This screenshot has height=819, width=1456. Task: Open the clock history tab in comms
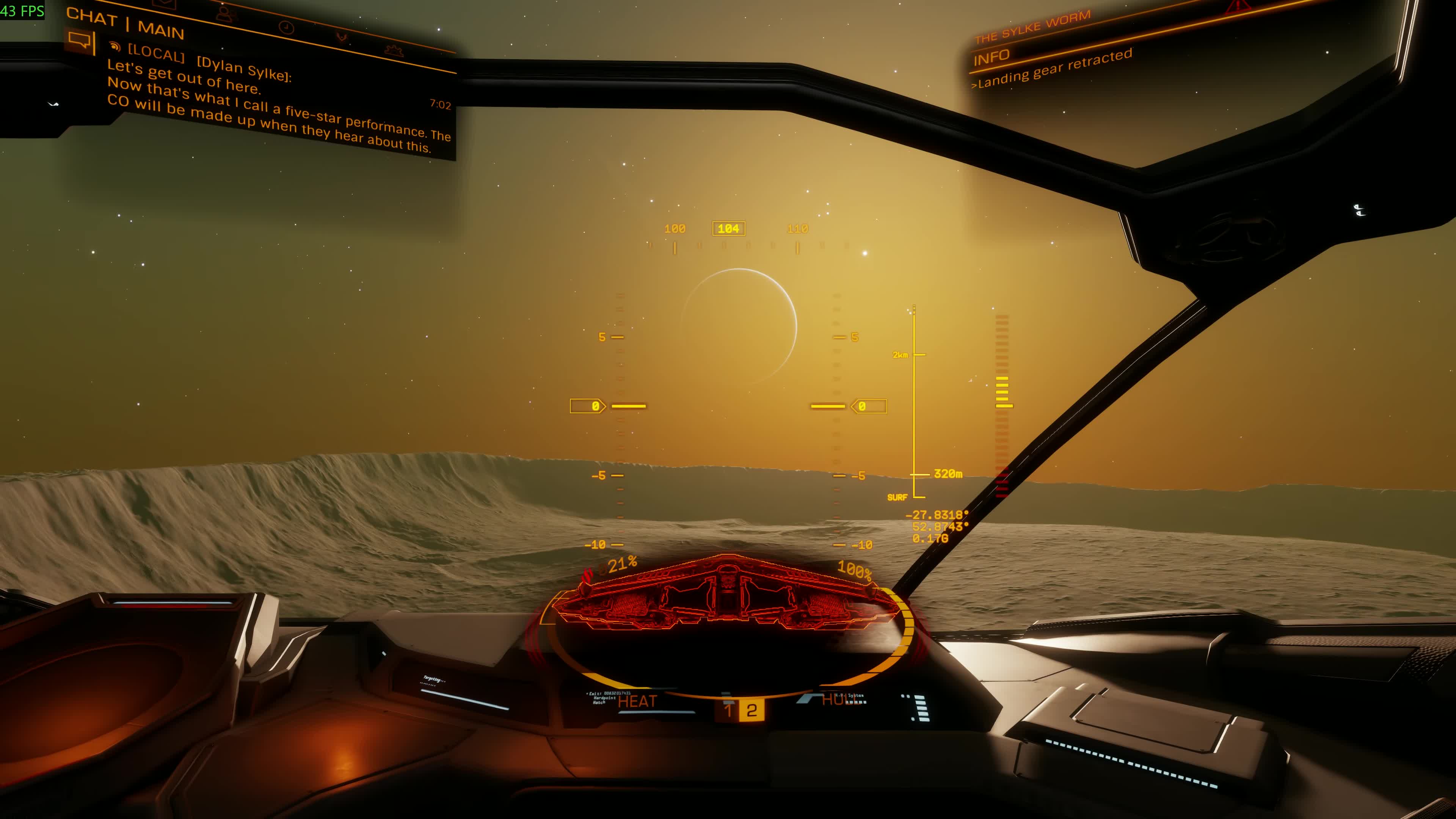pyautogui.click(x=287, y=27)
